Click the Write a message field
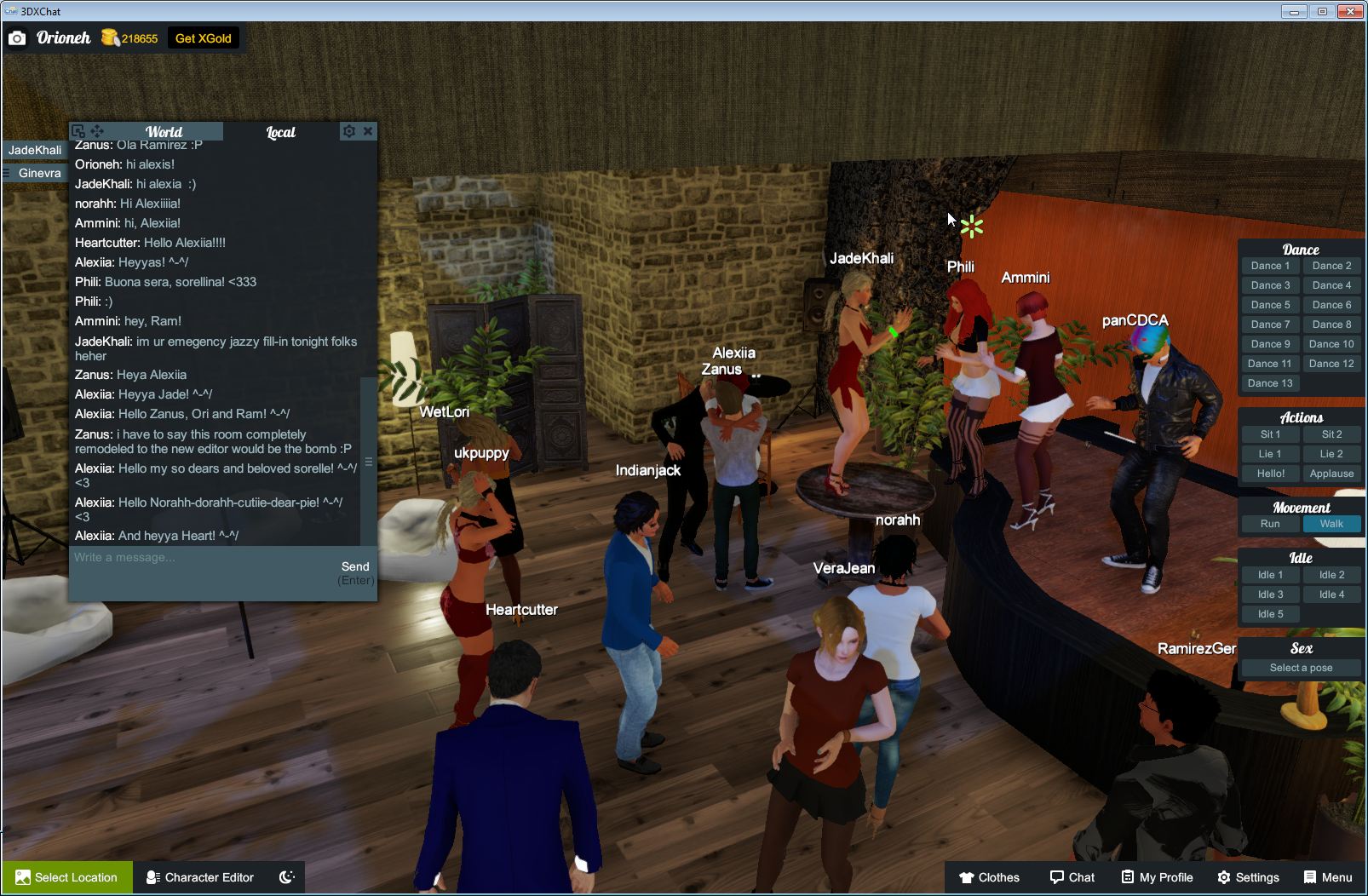The width and height of the screenshot is (1368, 896). pos(187,558)
